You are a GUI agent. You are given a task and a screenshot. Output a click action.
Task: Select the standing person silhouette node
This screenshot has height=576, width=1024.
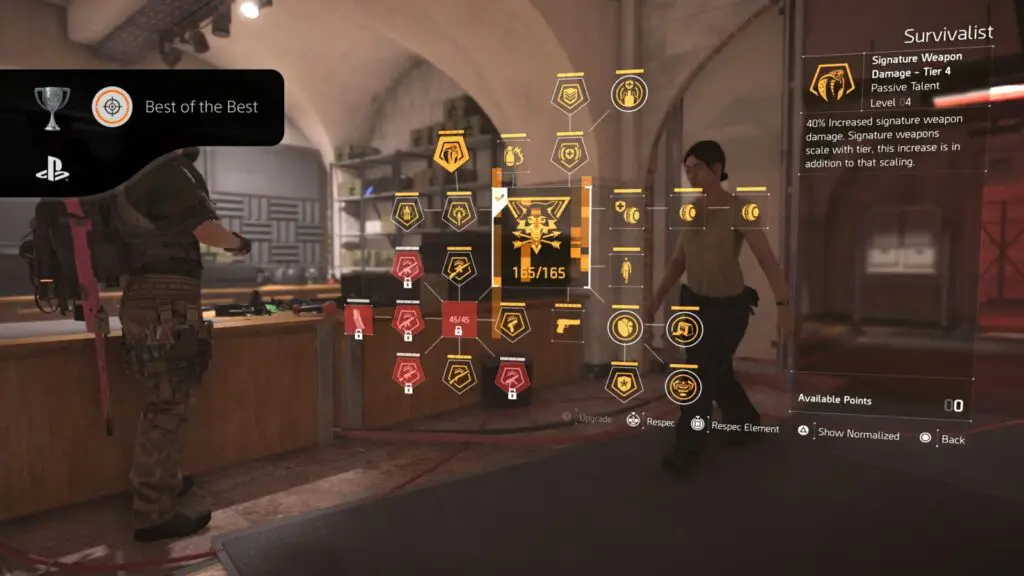tap(627, 270)
